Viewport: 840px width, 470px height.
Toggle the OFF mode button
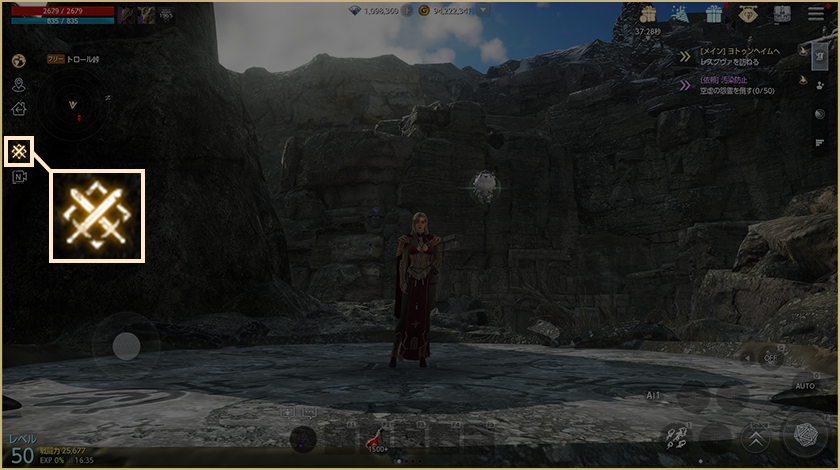coord(770,357)
